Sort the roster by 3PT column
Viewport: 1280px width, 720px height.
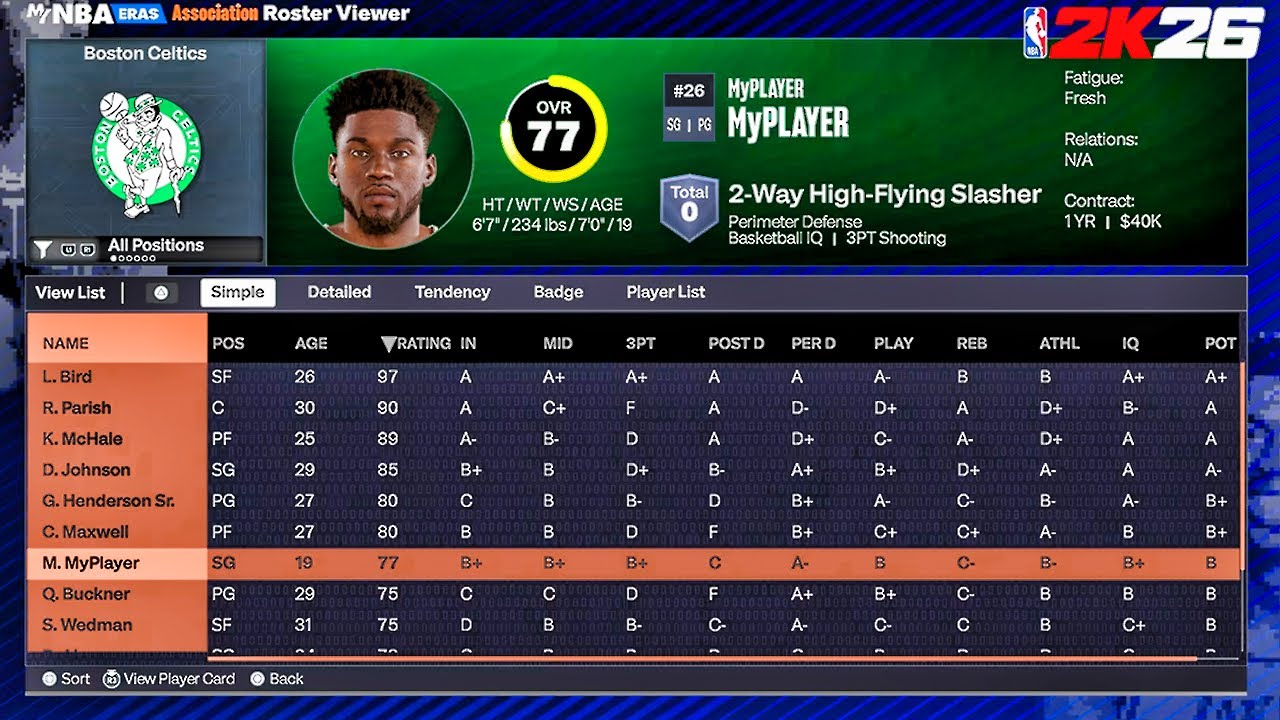point(641,343)
